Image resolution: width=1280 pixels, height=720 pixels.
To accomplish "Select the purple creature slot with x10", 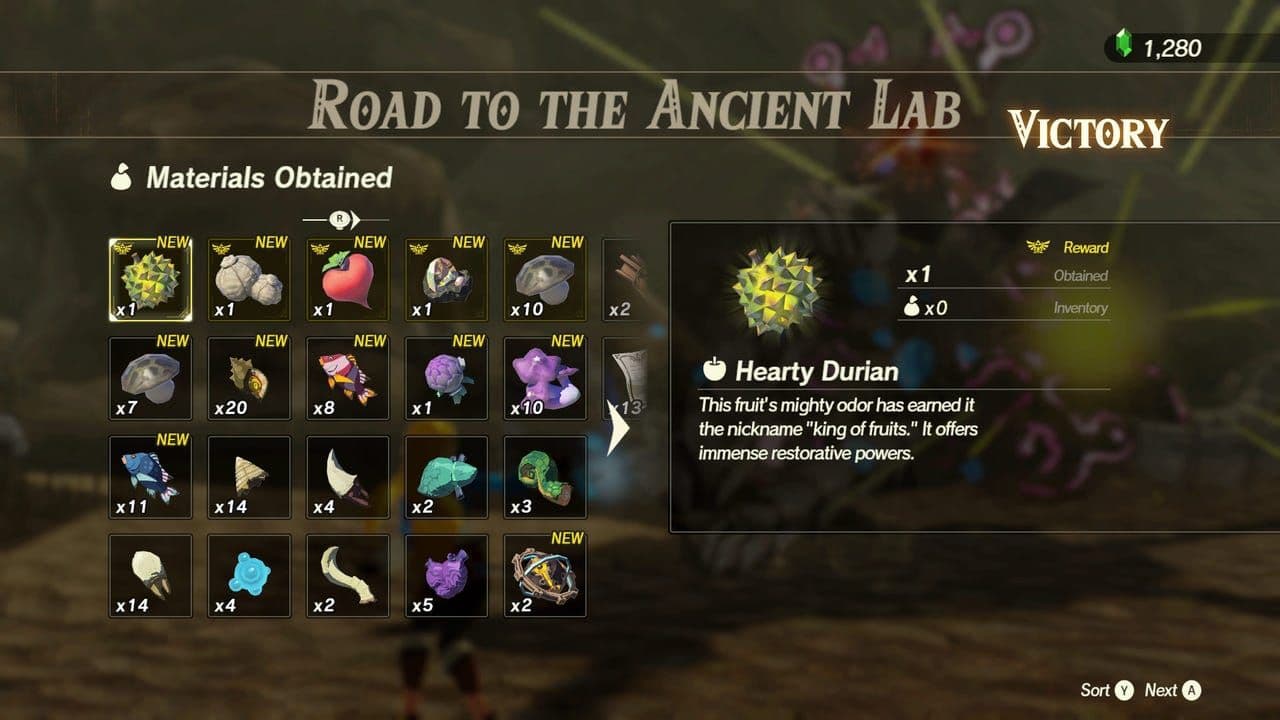I will [545, 378].
